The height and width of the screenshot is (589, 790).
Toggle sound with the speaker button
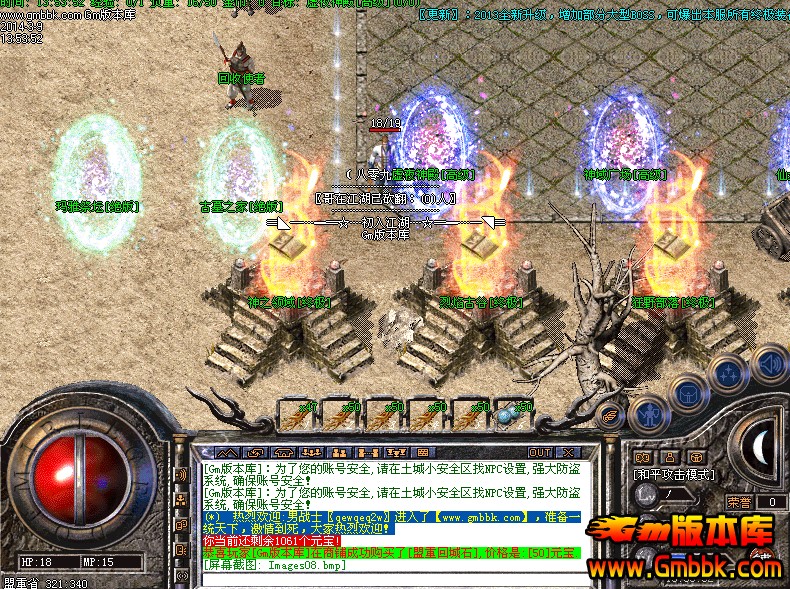769,362
